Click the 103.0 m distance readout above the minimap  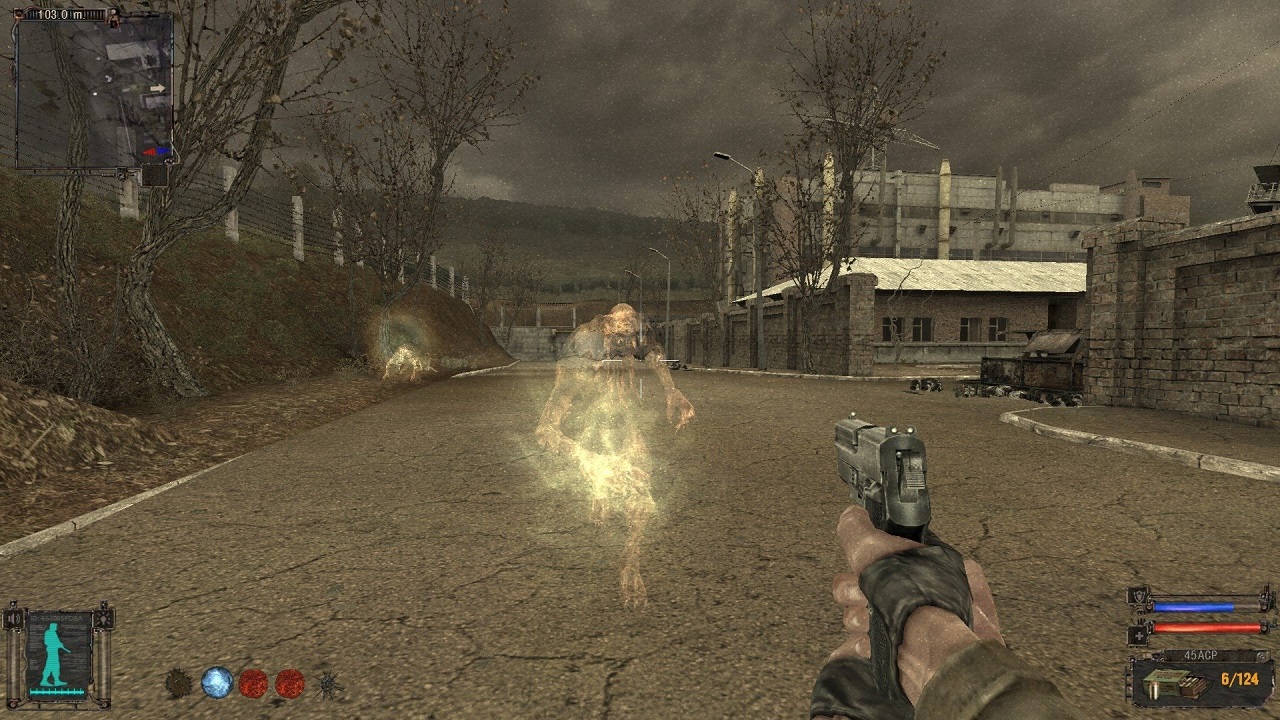click(62, 14)
